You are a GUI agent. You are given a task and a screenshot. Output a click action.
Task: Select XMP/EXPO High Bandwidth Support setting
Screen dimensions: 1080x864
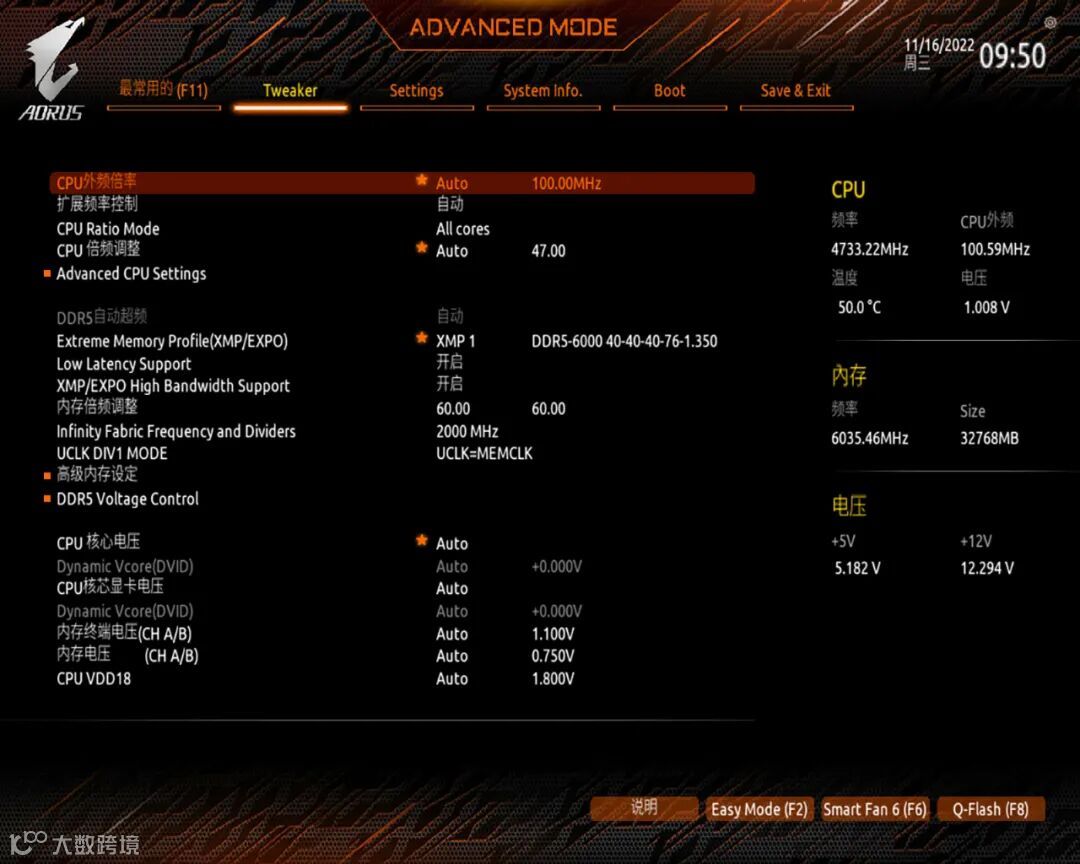173,386
